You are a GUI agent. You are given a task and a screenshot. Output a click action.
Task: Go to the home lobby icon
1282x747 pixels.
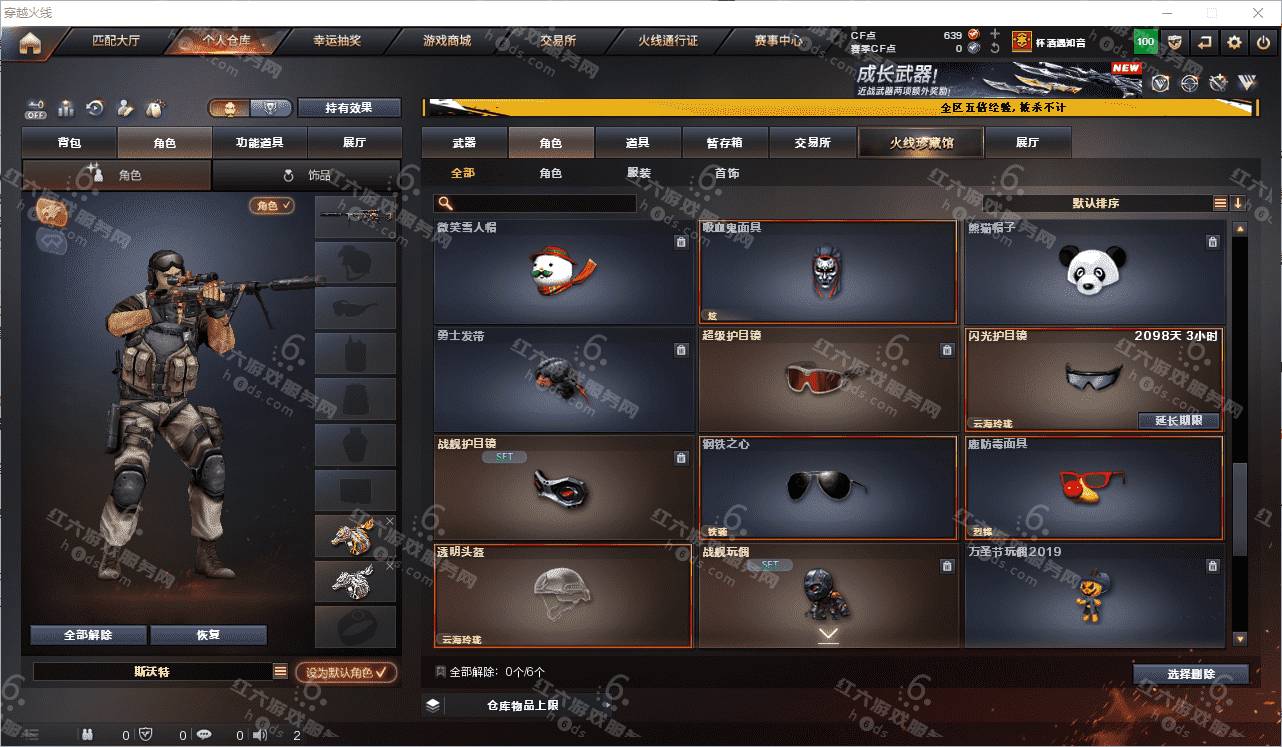tap(30, 43)
